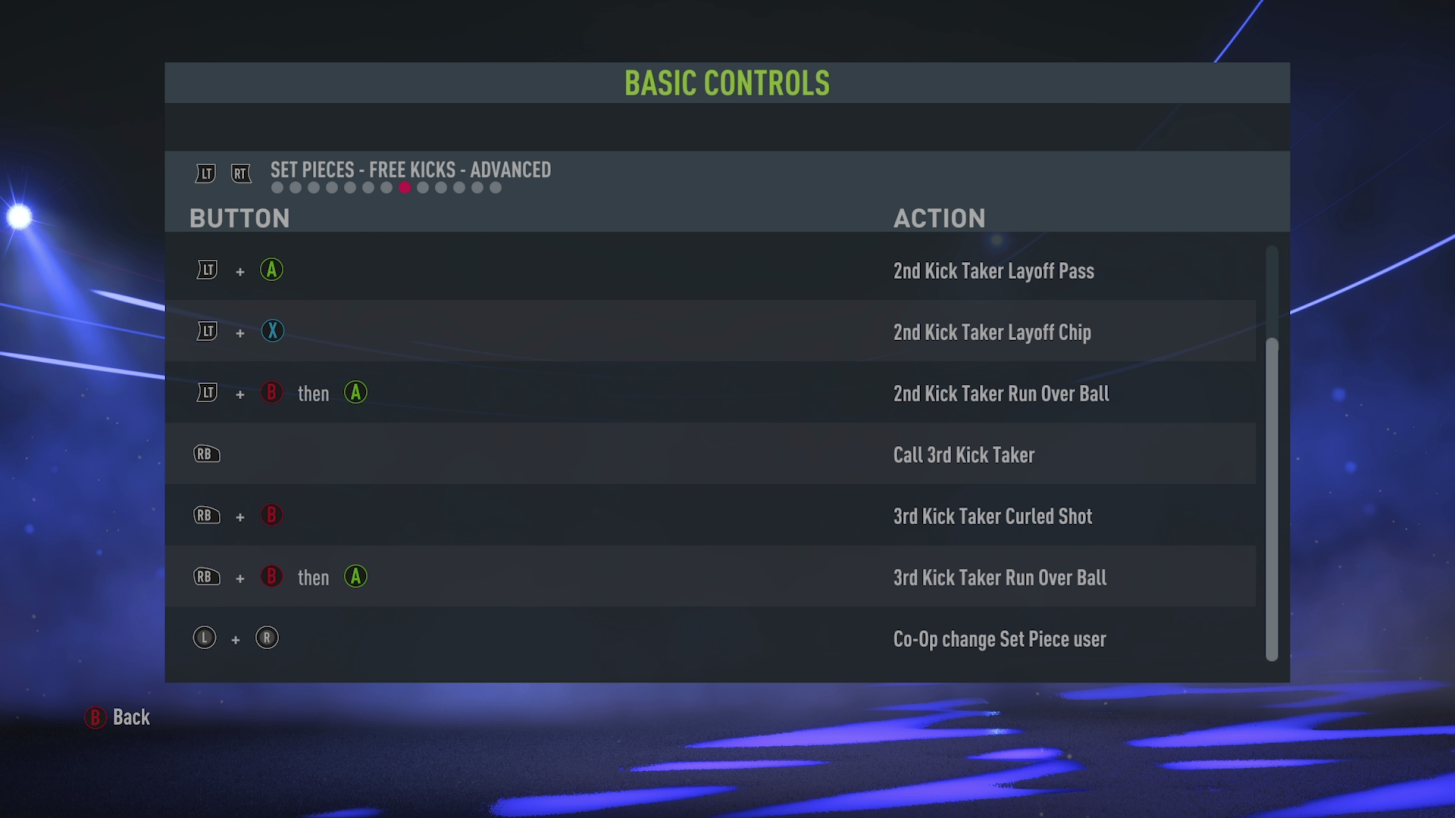Click the RB bumper icon beside Call 3rd Kick Taker
The image size is (1455, 818).
click(206, 453)
